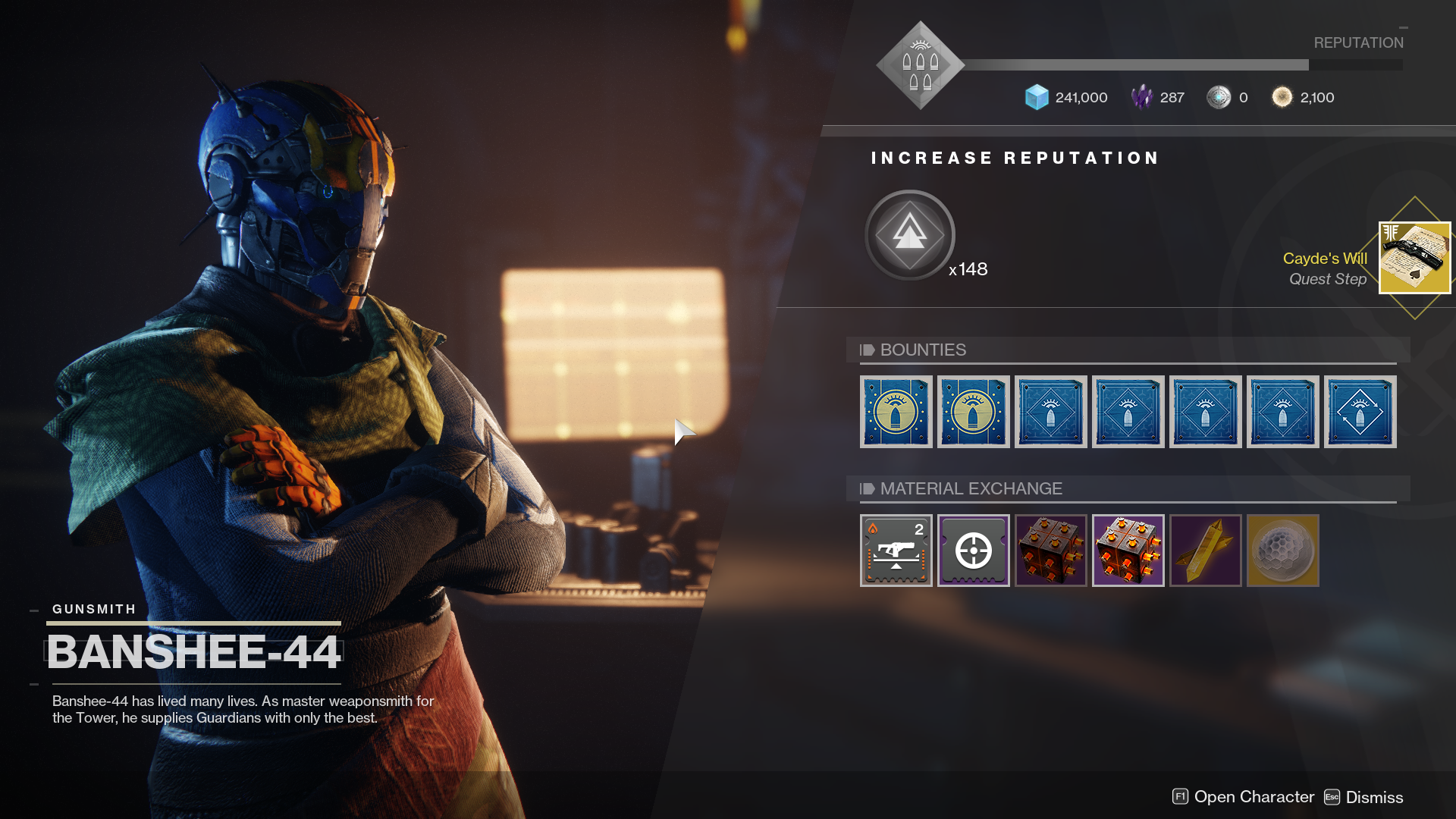1456x819 pixels.
Task: Select the red cube with purple border
Action: pyautogui.click(x=1128, y=551)
